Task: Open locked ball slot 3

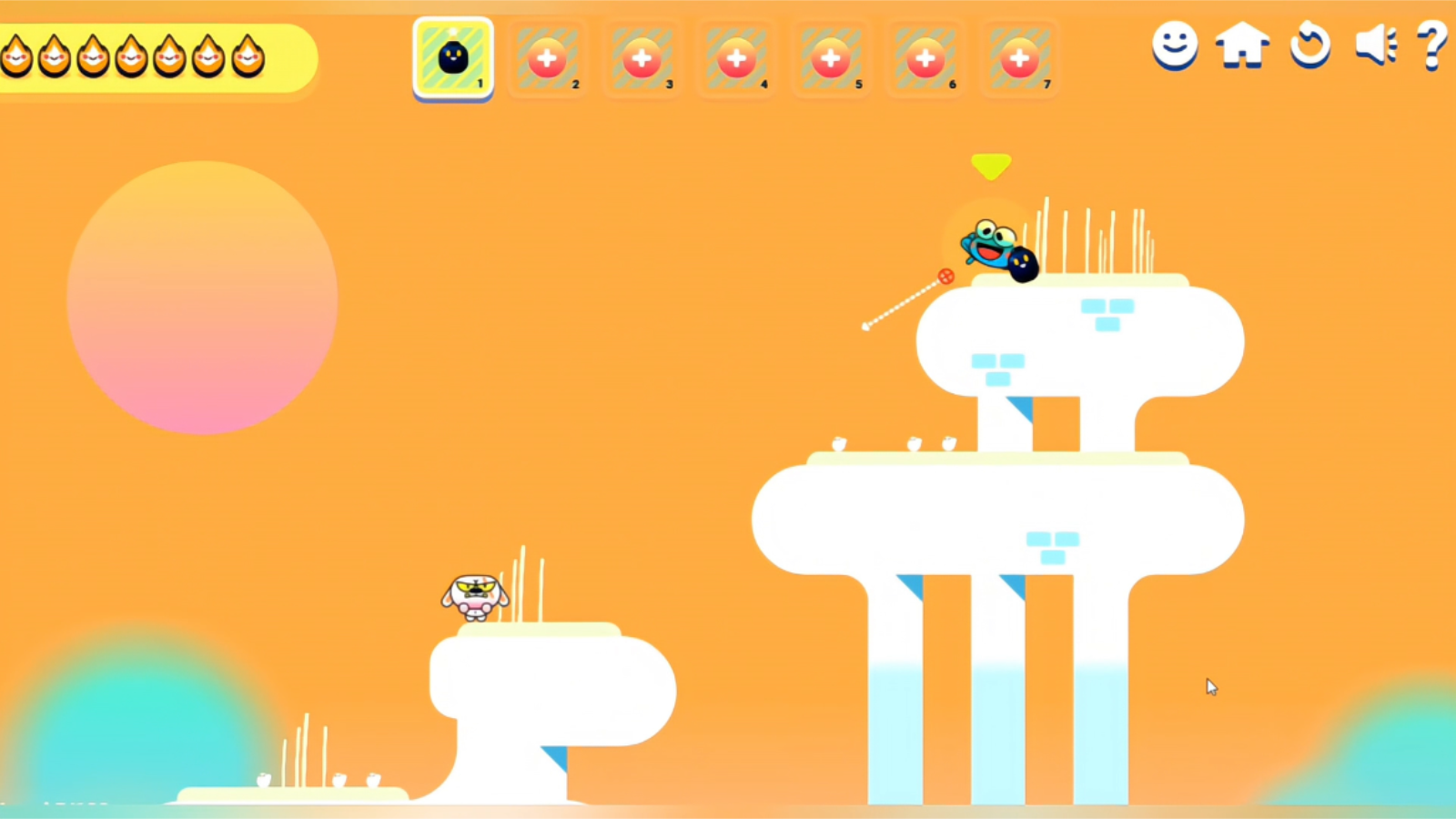Action: 642,57
